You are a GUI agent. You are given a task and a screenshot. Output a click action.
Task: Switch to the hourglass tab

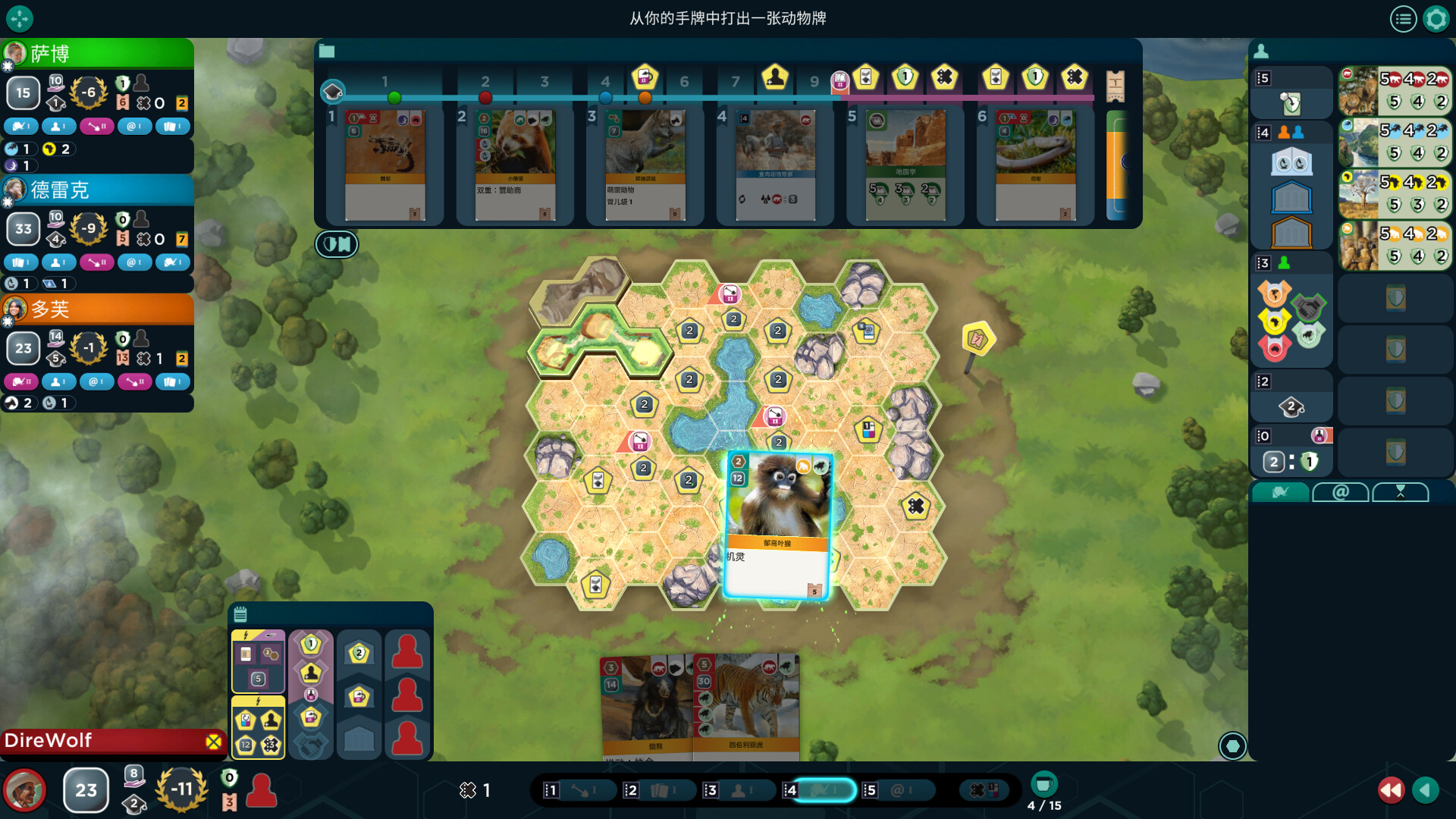(x=1400, y=492)
